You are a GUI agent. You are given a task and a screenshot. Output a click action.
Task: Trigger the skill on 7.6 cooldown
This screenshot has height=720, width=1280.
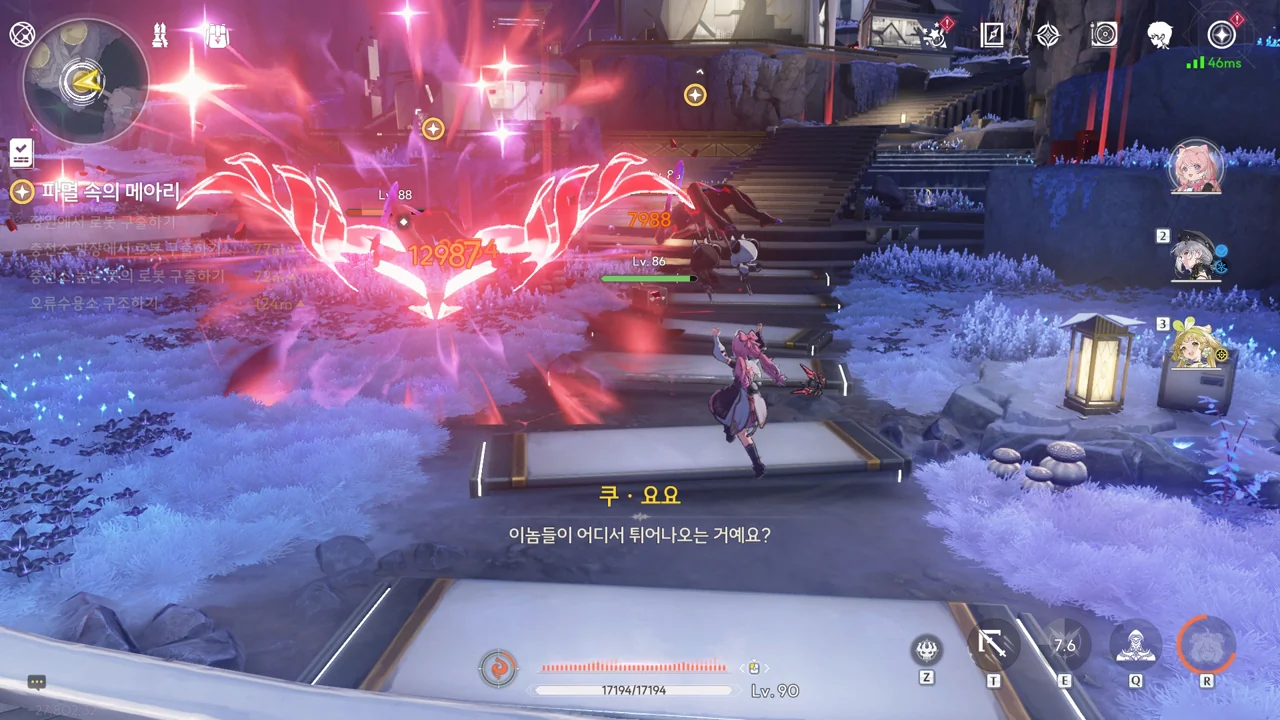coord(1064,646)
